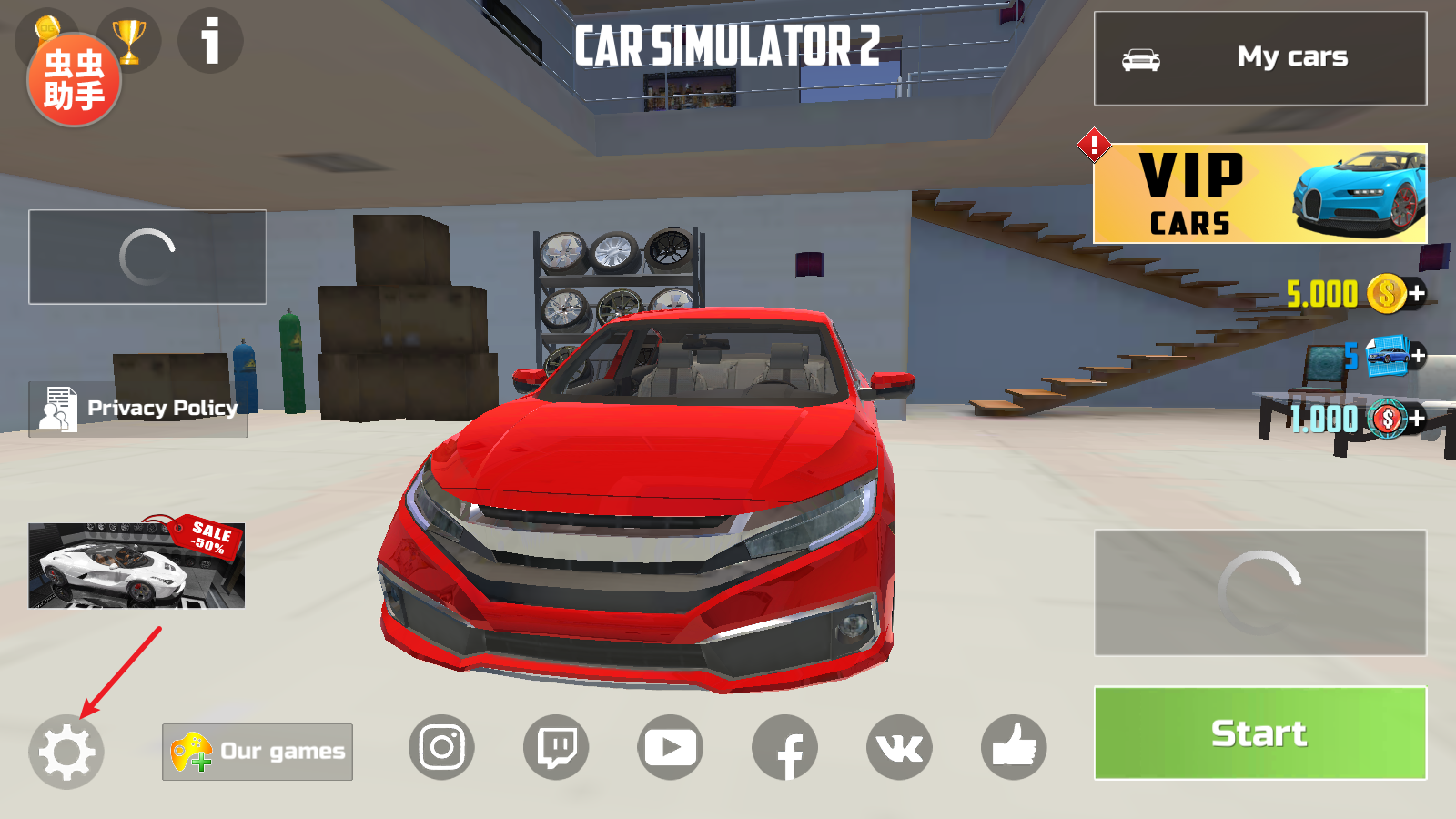This screenshot has height=819, width=1456.
Task: Open the red Chinese assistant overlay badge
Action: coord(74,80)
